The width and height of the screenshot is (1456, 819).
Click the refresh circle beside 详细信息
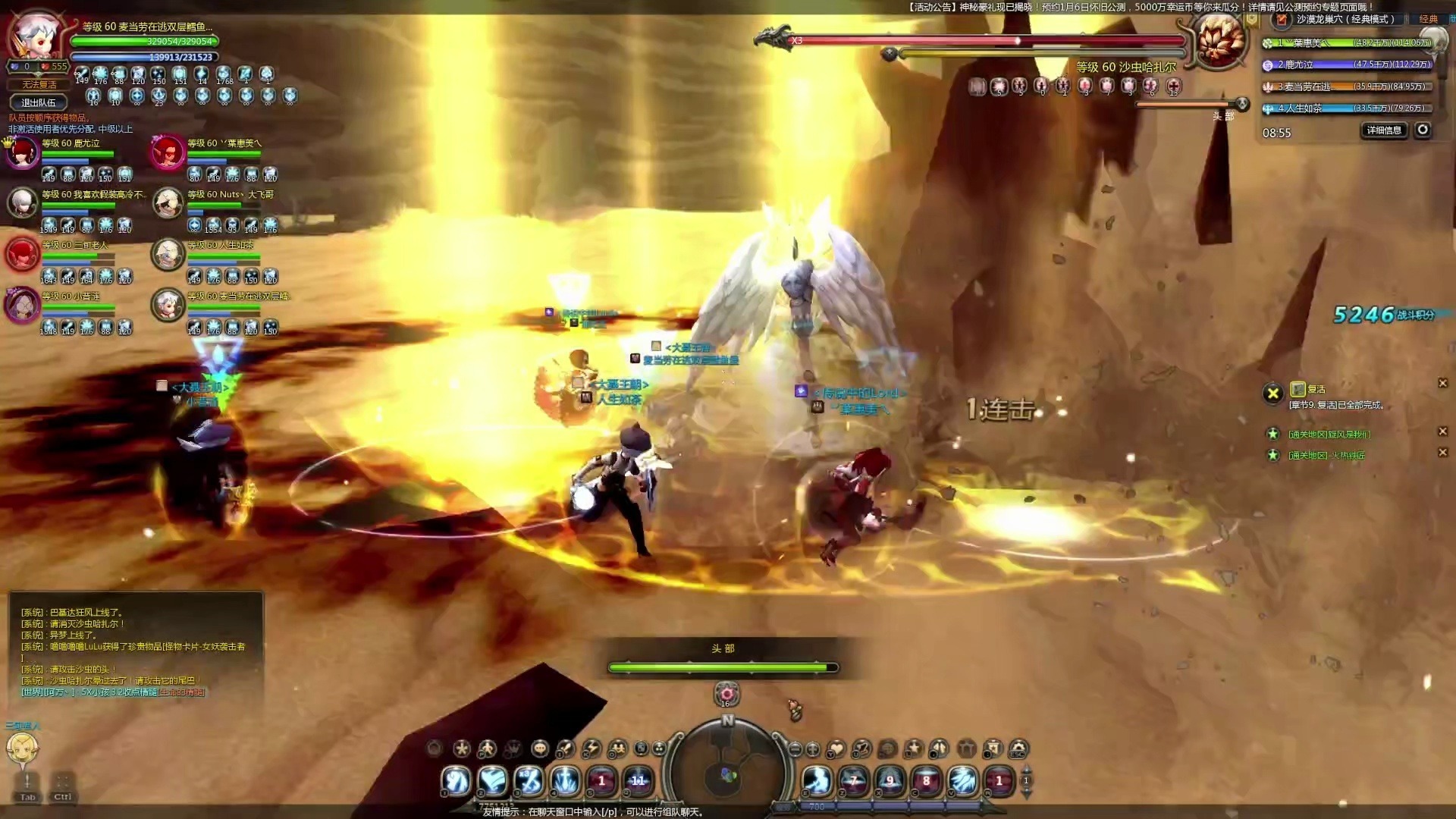(x=1423, y=130)
